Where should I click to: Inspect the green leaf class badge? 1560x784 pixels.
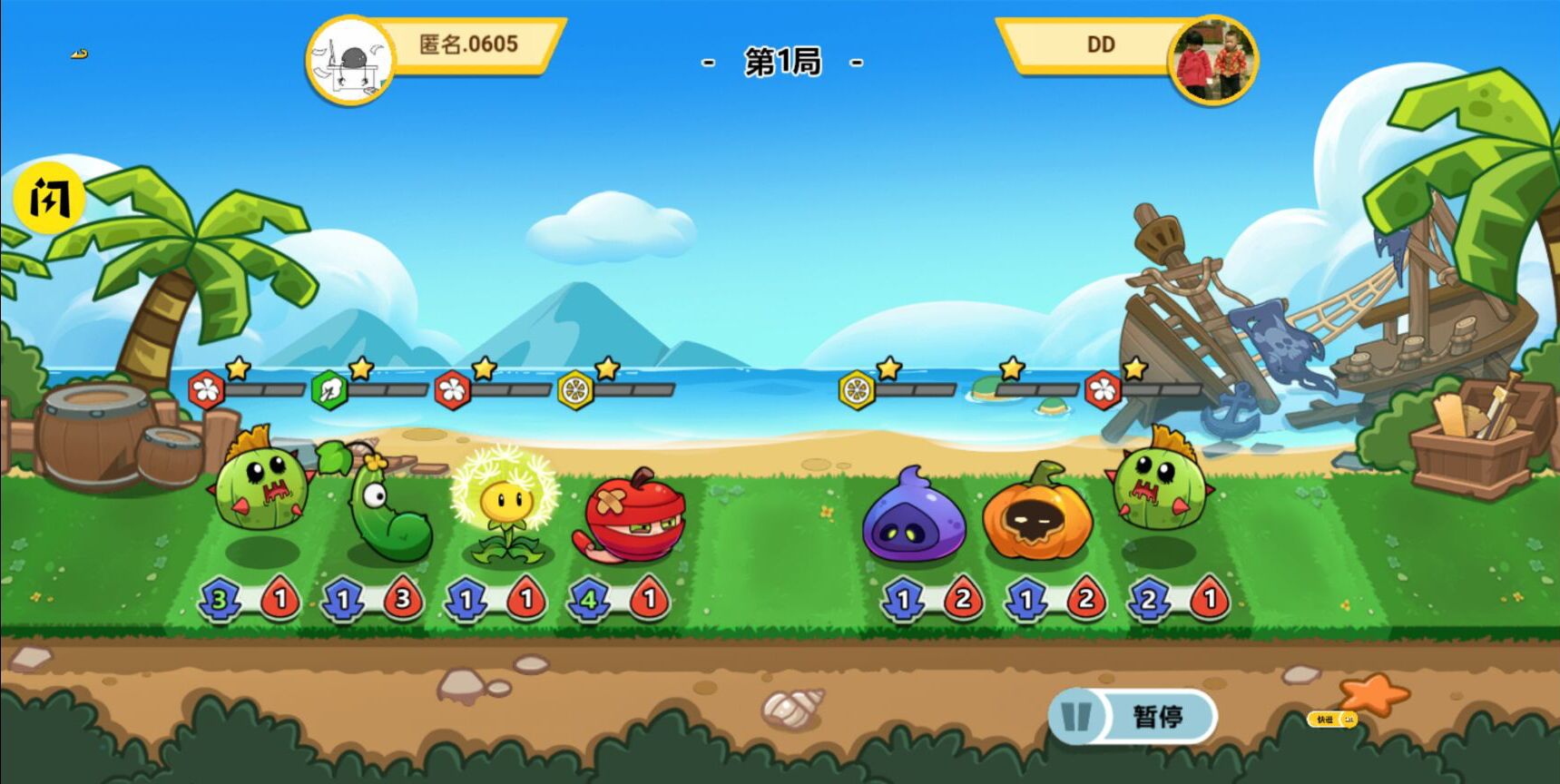[x=329, y=391]
